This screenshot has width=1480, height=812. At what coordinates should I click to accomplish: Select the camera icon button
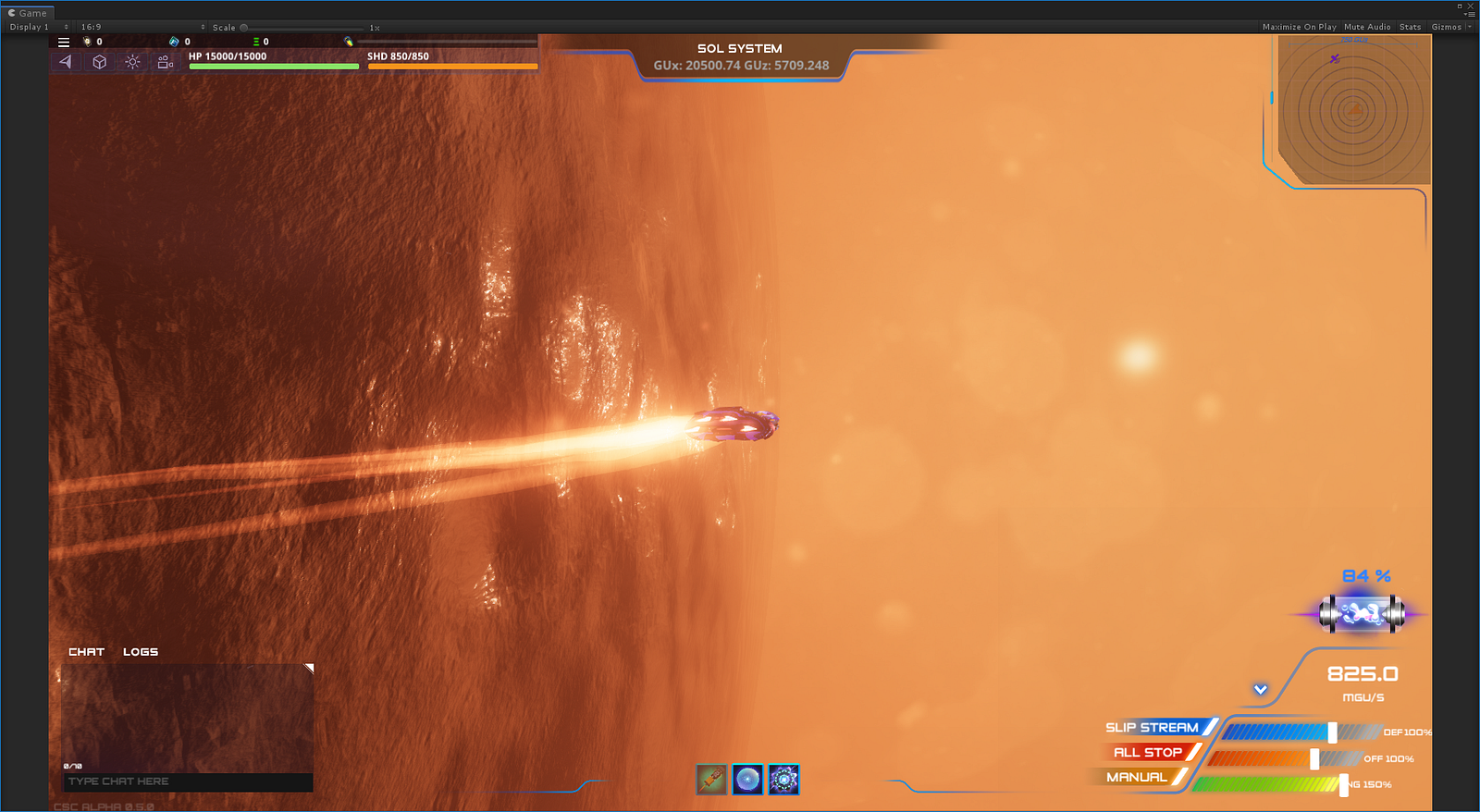(166, 62)
